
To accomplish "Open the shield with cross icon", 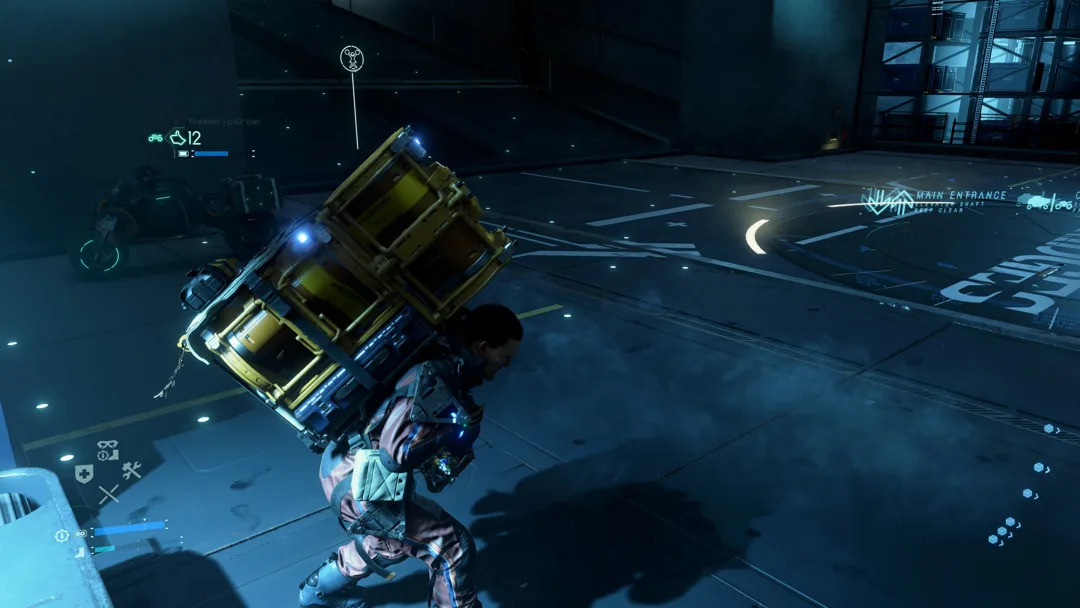I will coord(85,474).
